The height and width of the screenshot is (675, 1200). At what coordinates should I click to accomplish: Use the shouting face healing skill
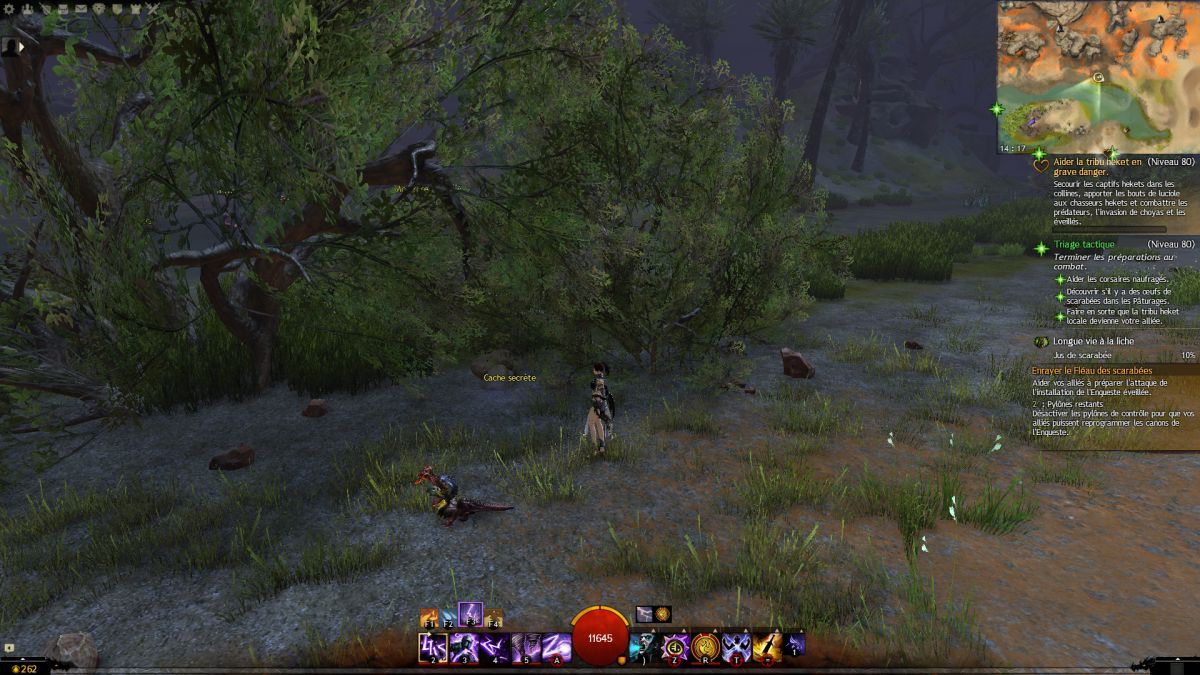point(645,646)
